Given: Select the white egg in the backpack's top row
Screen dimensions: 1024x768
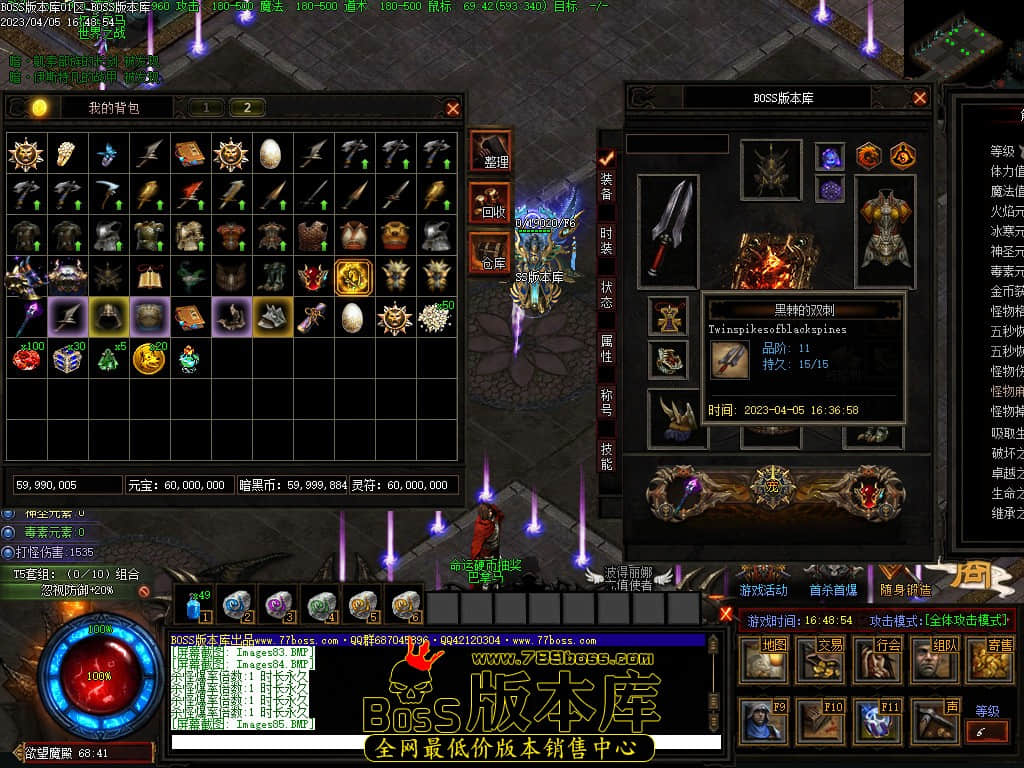Looking at the screenshot, I should click(x=271, y=153).
